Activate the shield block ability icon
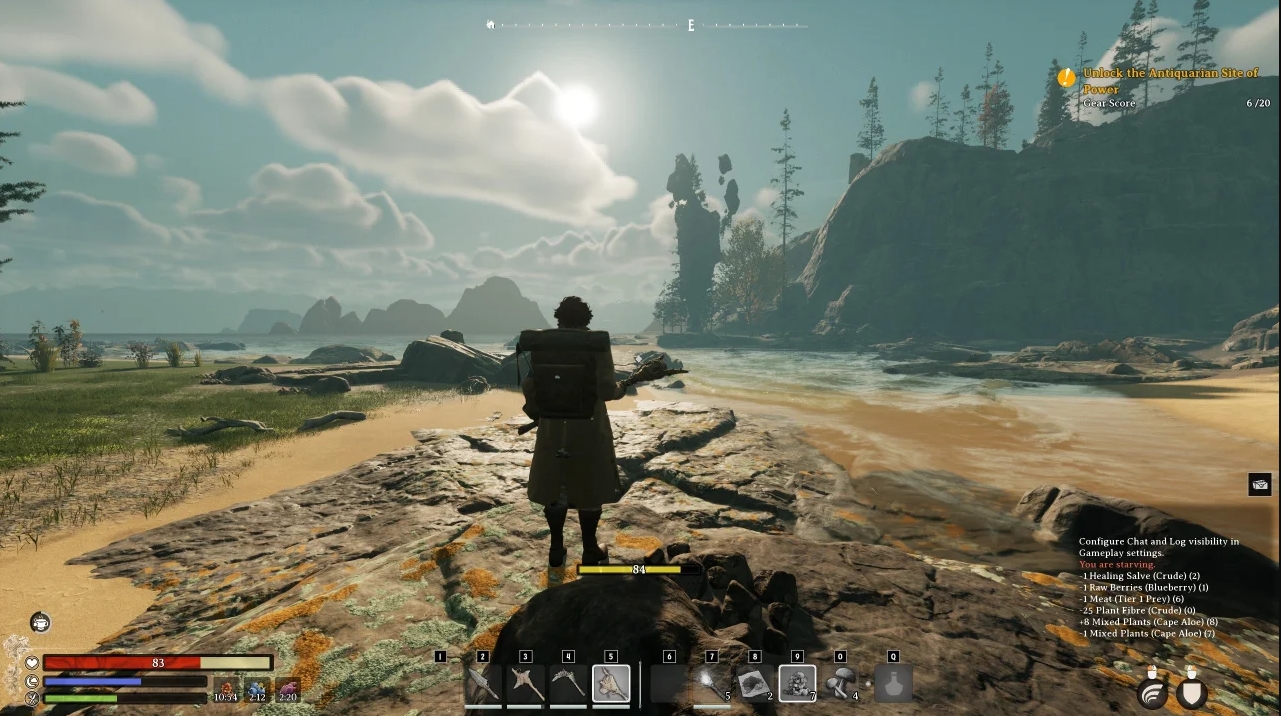 (1192, 692)
